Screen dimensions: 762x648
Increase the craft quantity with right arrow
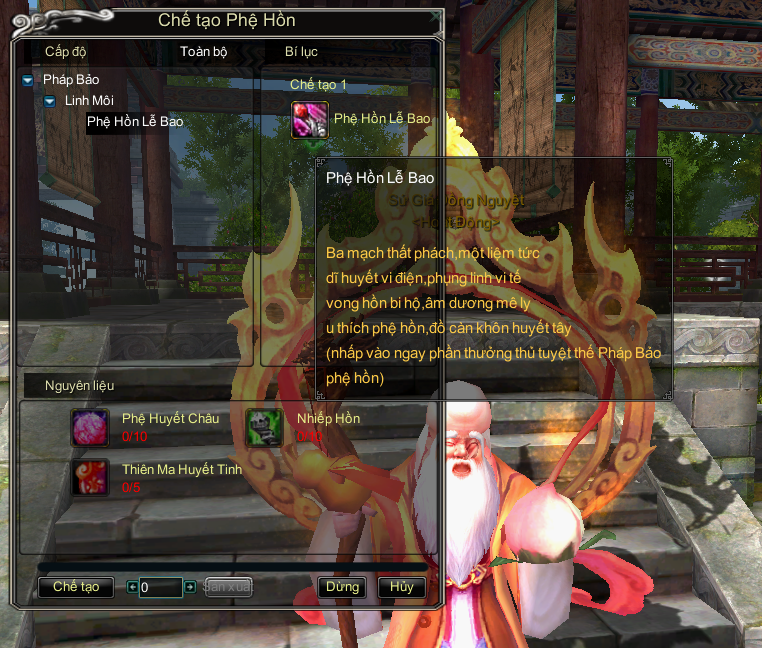[190, 587]
